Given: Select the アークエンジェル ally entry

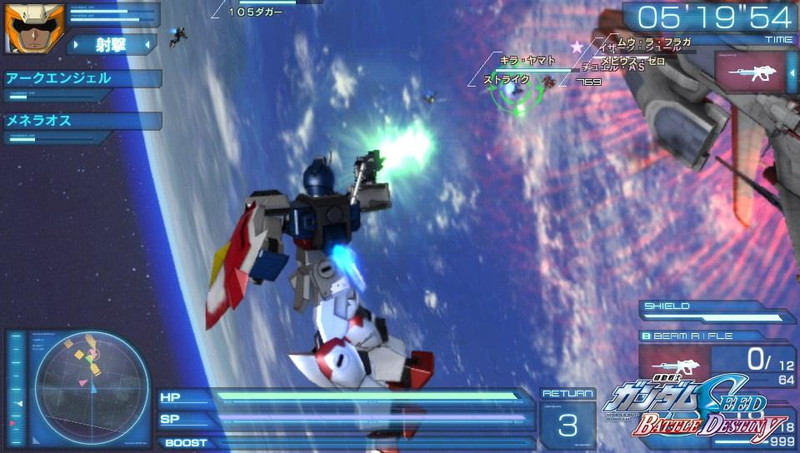Looking at the screenshot, I should click(x=80, y=78).
